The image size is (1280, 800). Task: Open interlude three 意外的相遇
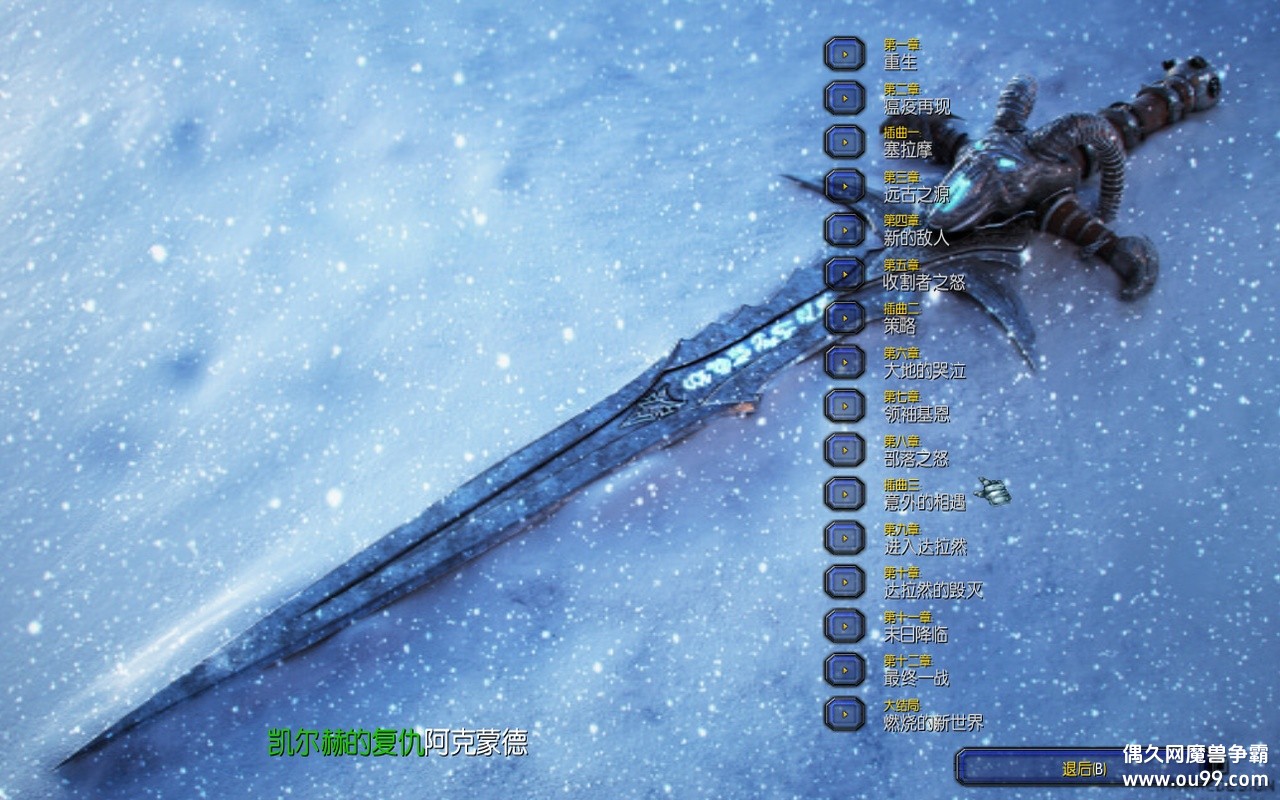(845, 493)
